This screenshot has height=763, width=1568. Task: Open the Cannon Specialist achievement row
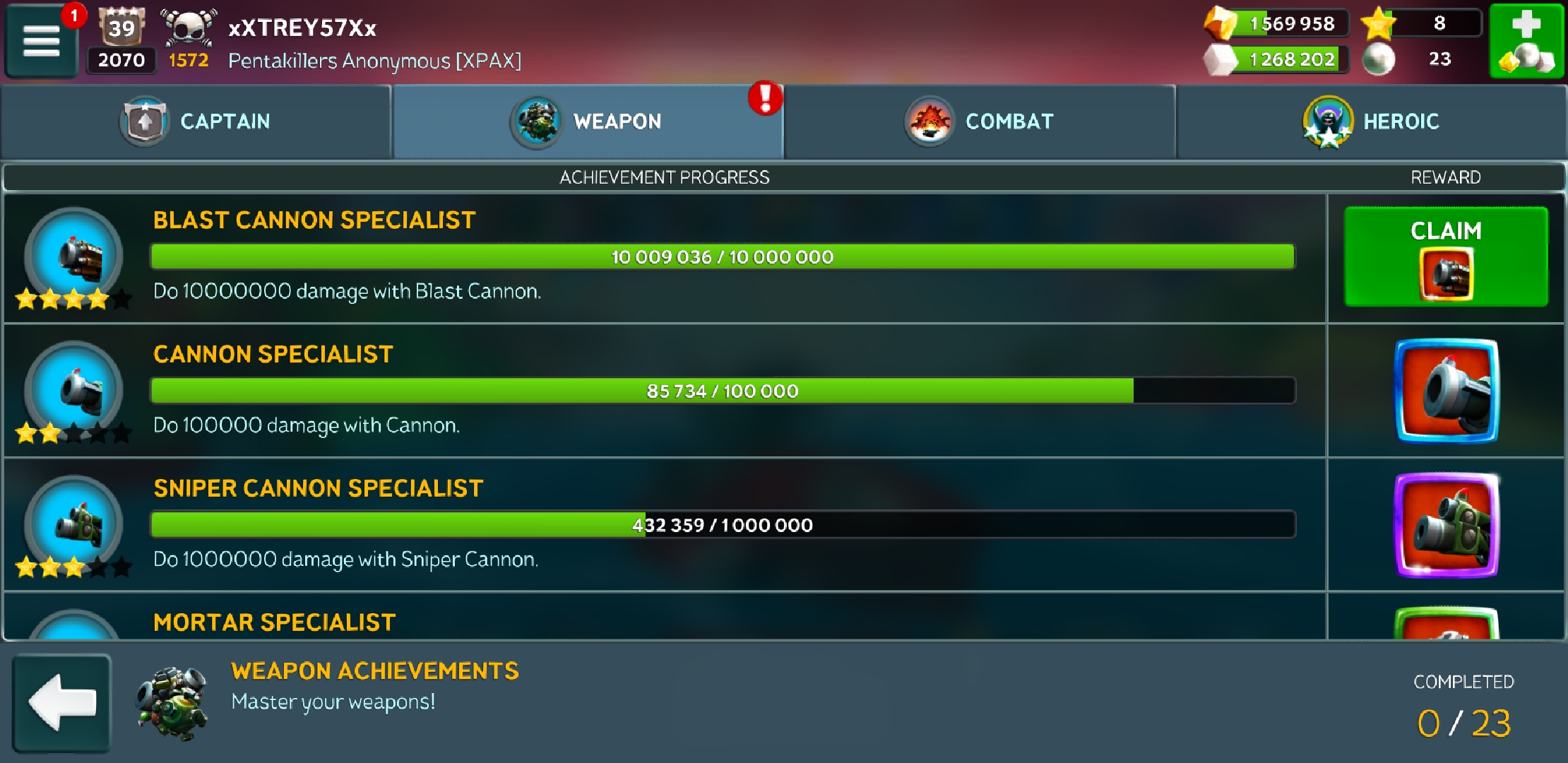pyautogui.click(x=664, y=391)
